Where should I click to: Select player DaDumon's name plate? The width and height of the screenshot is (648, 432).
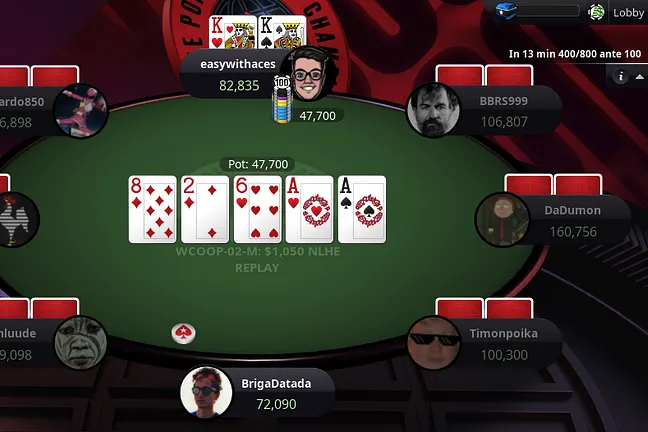tap(573, 222)
